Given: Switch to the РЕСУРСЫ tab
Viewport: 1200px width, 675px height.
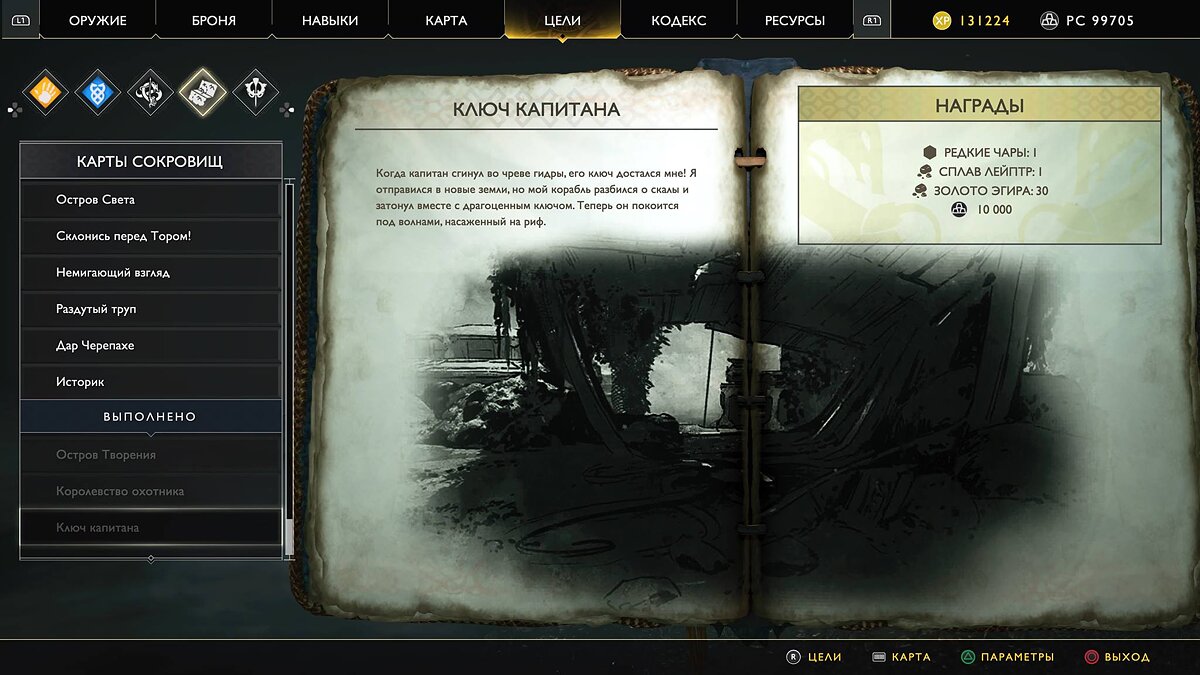Looking at the screenshot, I should click(x=795, y=21).
